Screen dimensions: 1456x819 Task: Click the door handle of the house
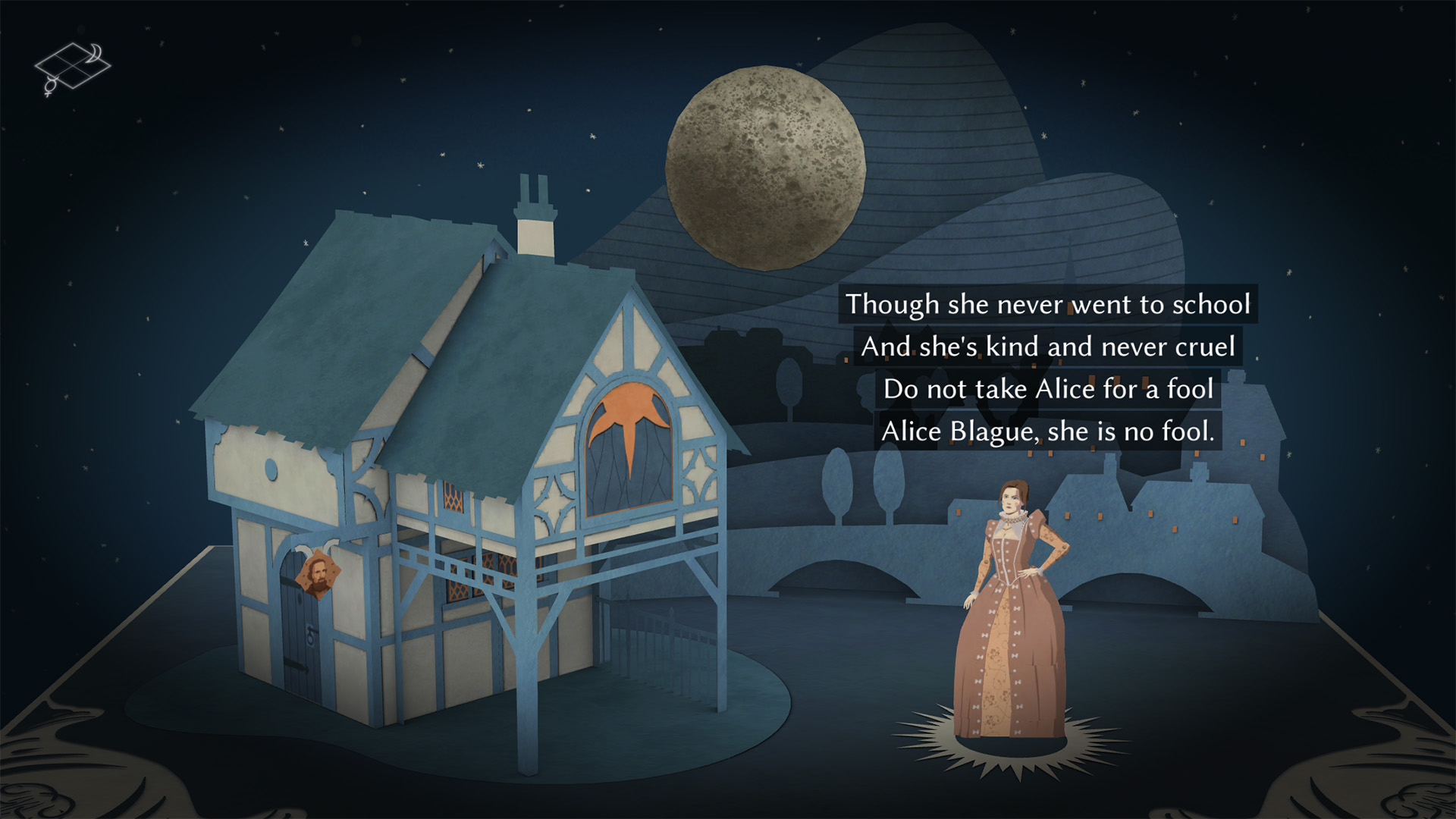[310, 635]
